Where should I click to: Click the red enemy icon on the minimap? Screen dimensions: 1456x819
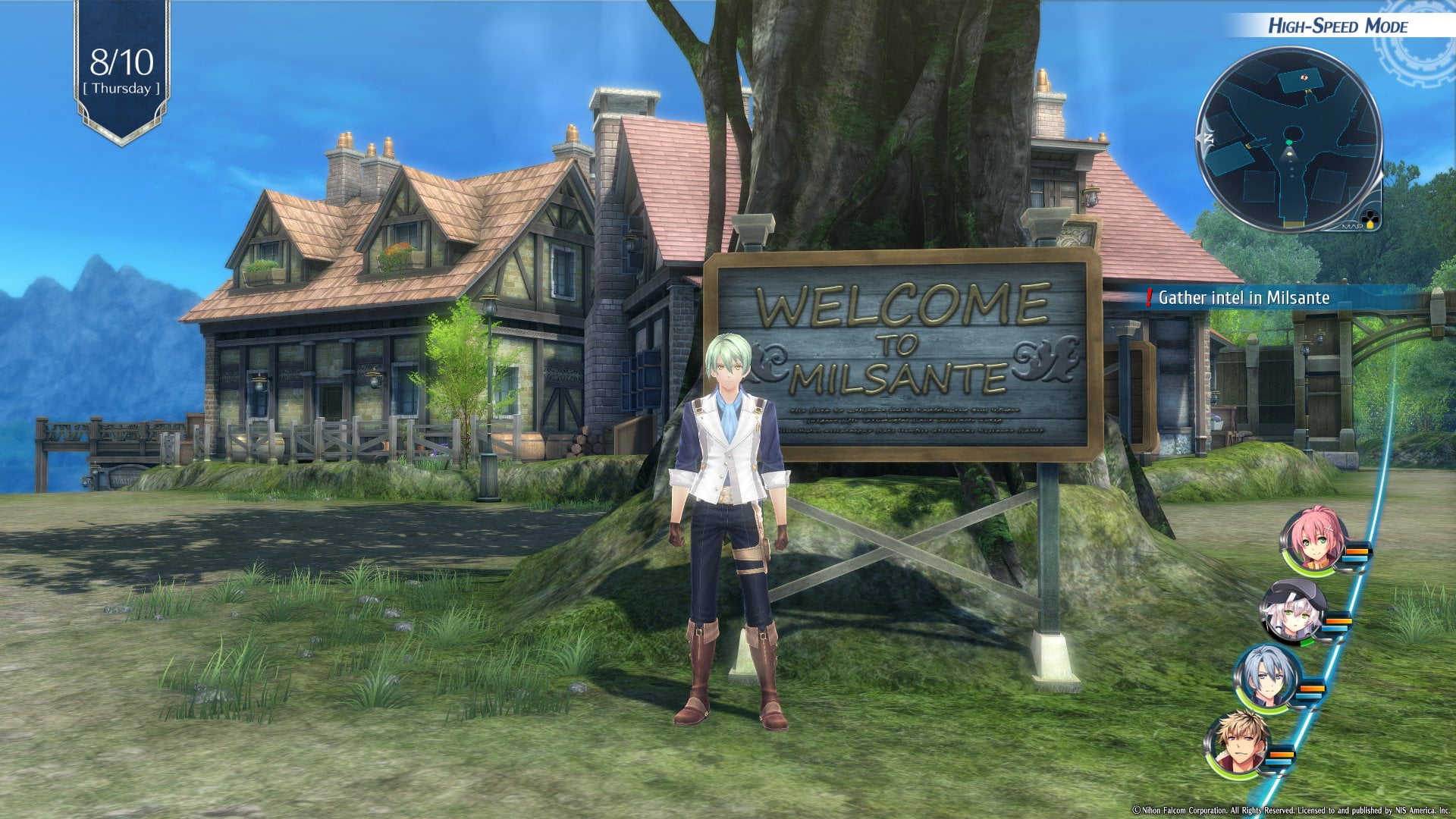1304,77
